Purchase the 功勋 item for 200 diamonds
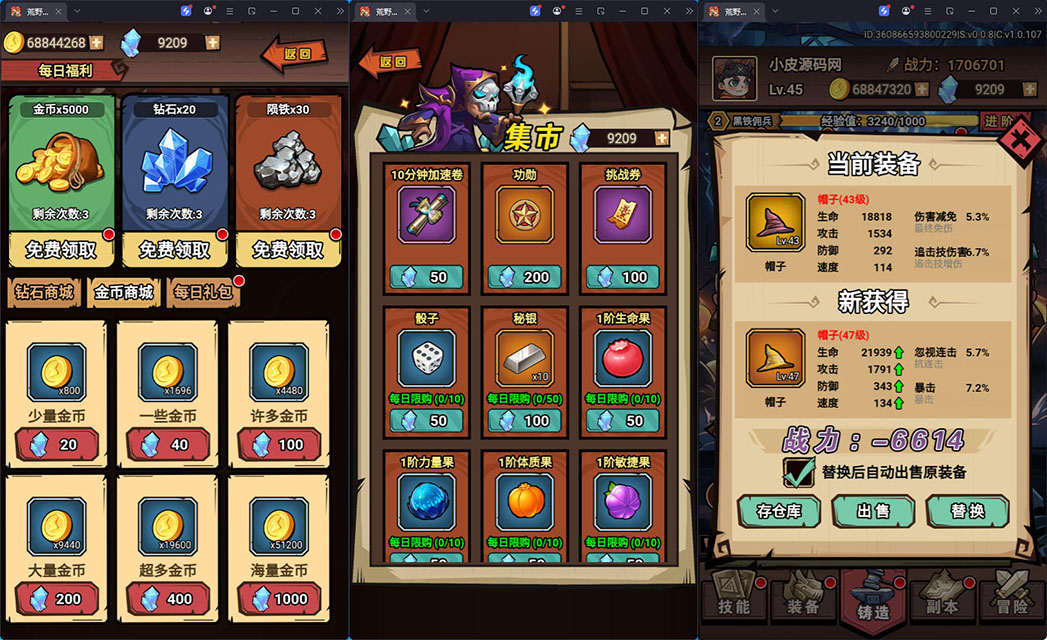Viewport: 1047px width, 640px height. [x=524, y=277]
